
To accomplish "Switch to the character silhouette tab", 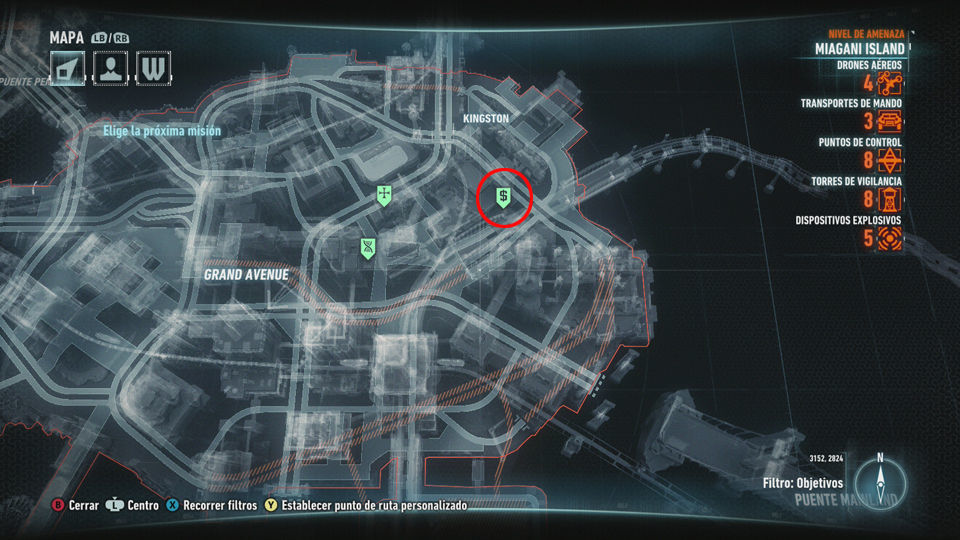I will (110, 68).
